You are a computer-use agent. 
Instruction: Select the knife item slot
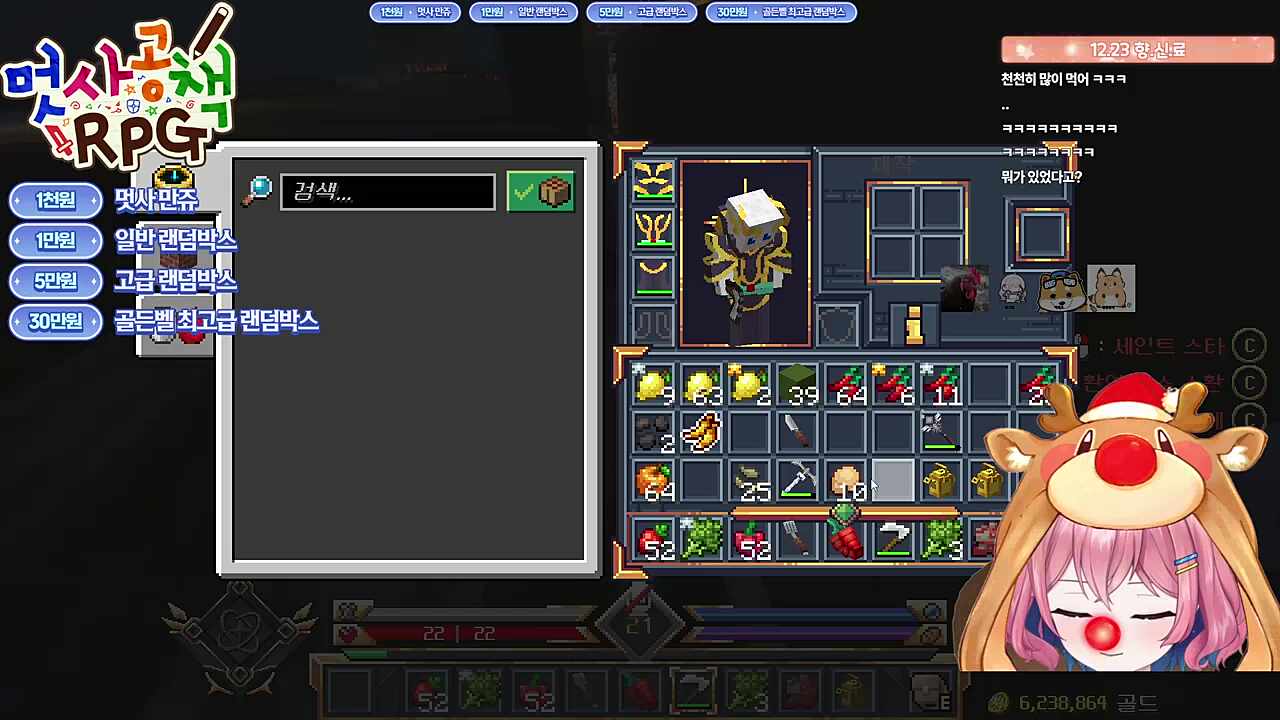797,433
